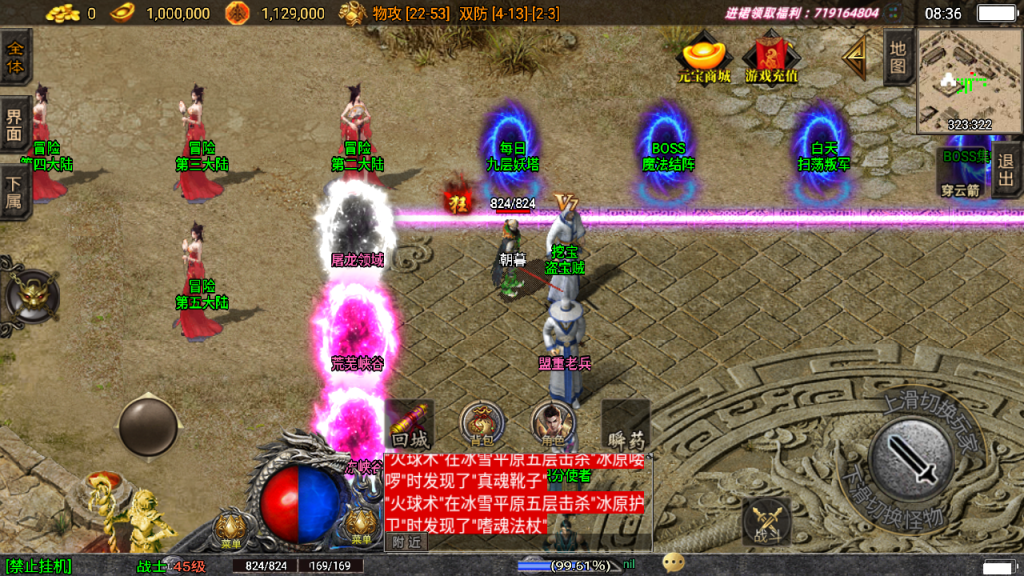Open the 游戏充值 recharge icon
Image resolution: width=1024 pixels, height=576 pixels.
pyautogui.click(x=771, y=58)
